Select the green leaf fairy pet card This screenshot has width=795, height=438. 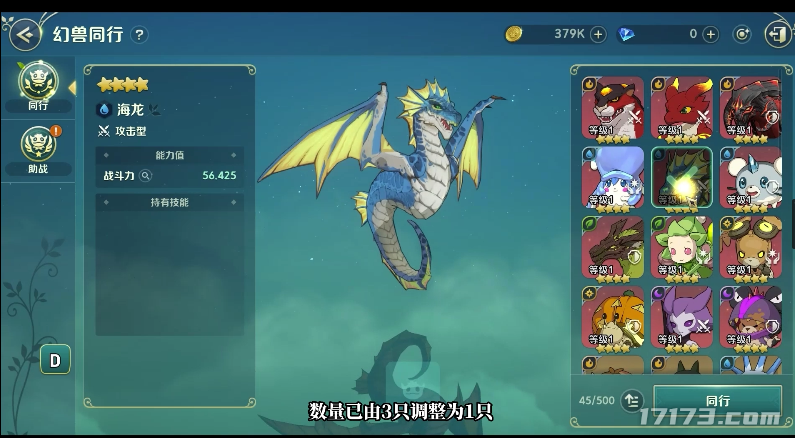[681, 246]
